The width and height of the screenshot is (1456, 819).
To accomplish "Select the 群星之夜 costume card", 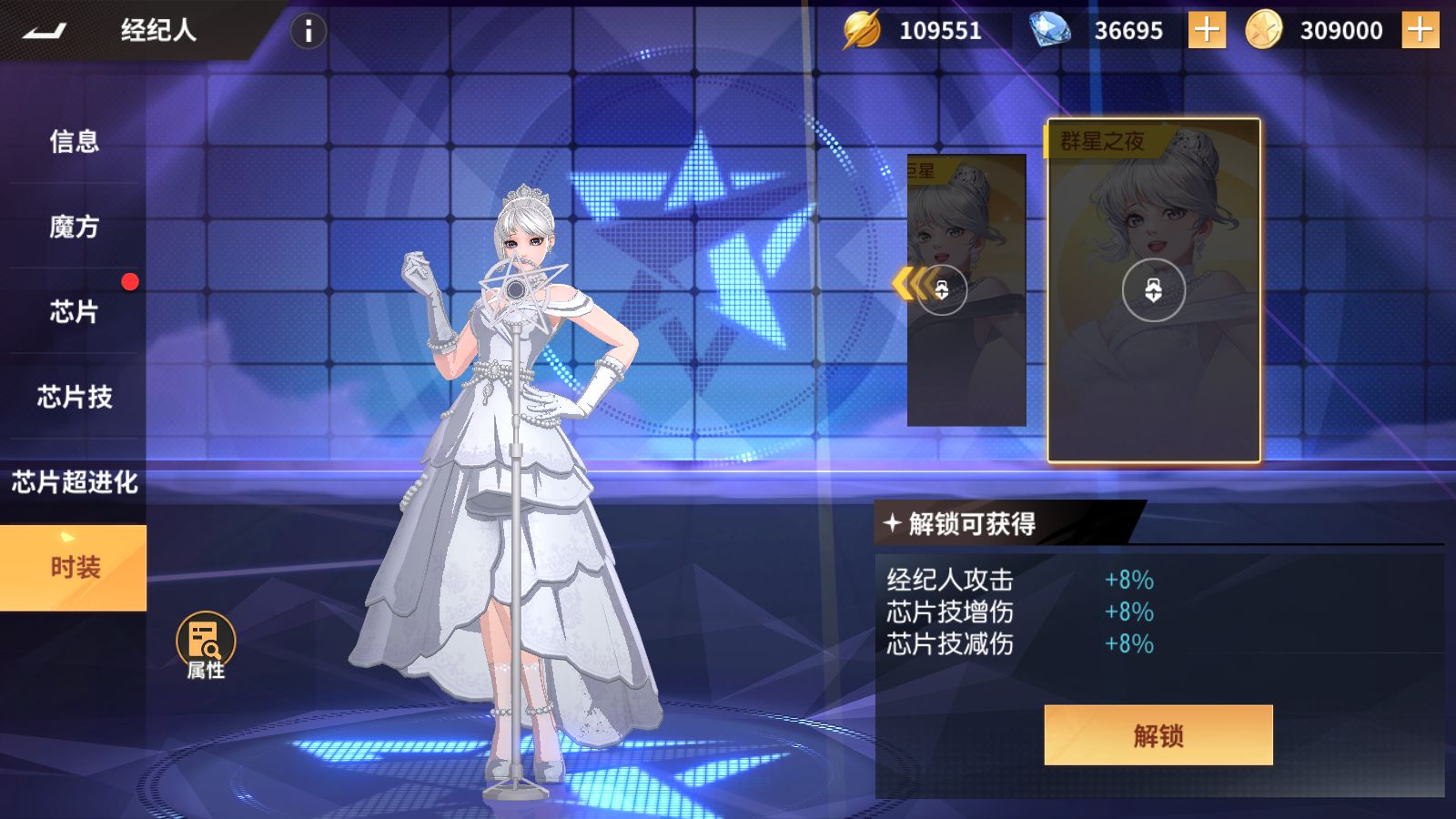I will tap(1154, 291).
